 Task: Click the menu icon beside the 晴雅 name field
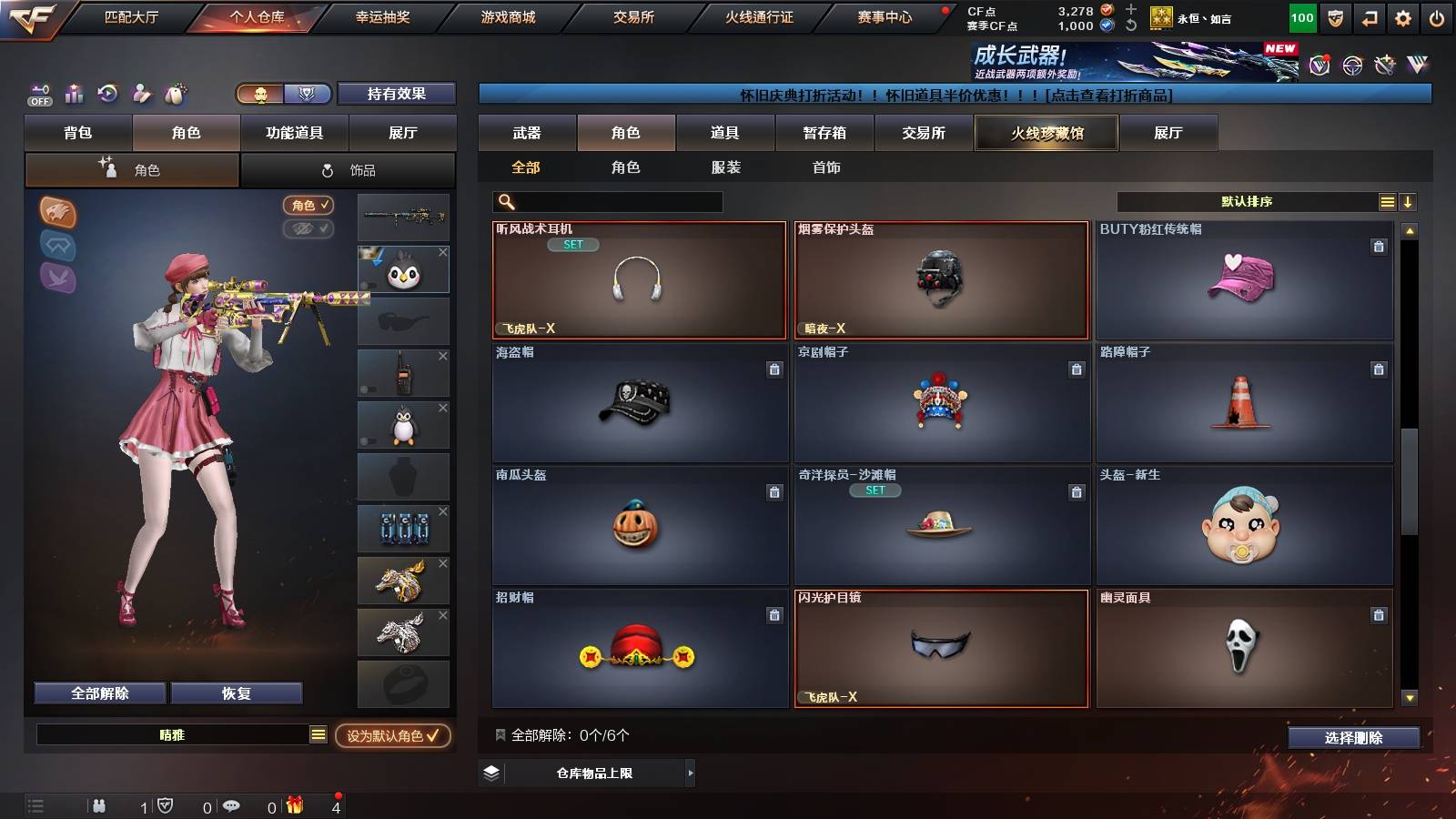click(318, 733)
